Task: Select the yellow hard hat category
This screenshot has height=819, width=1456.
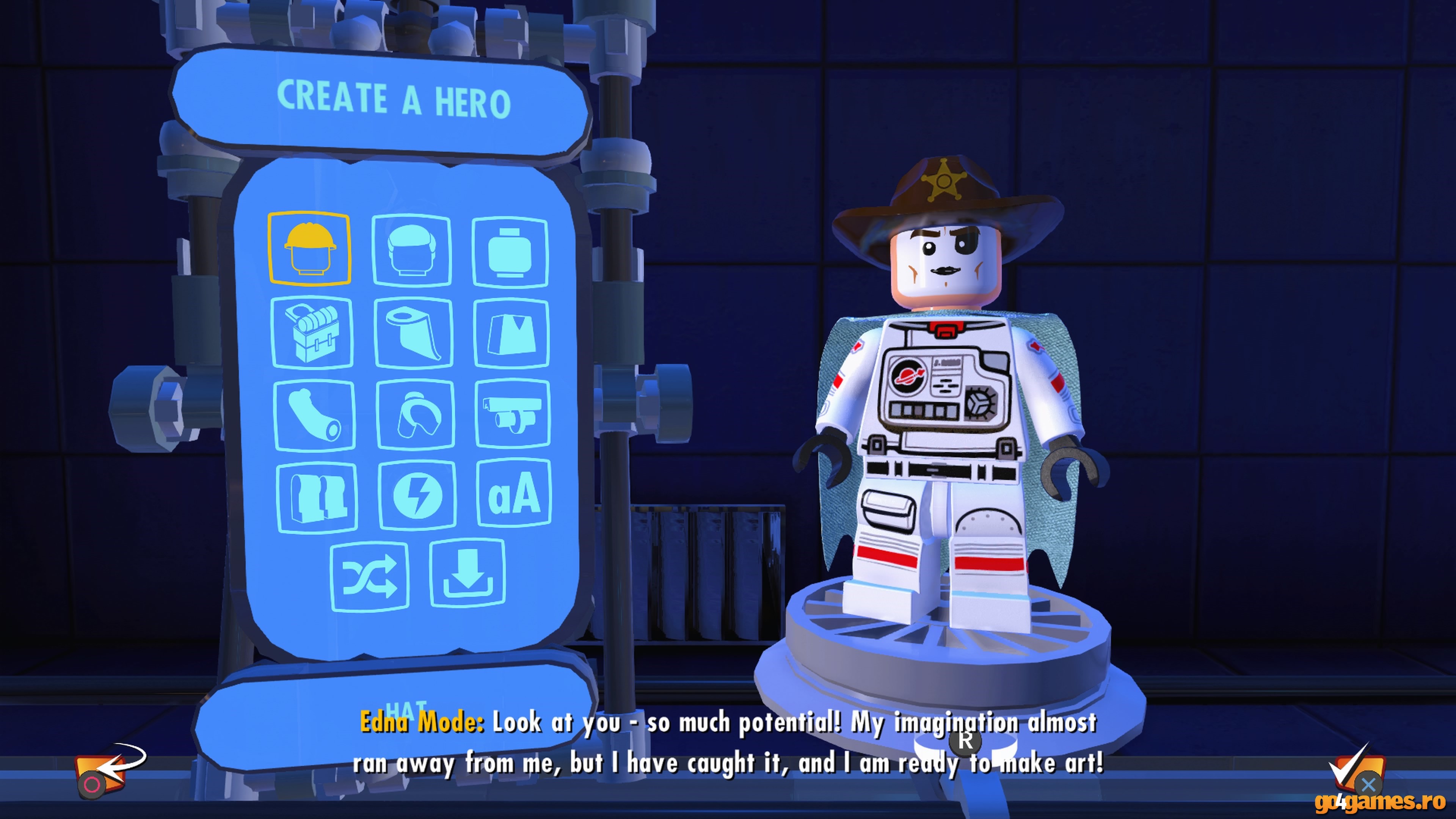Action: pos(309,248)
